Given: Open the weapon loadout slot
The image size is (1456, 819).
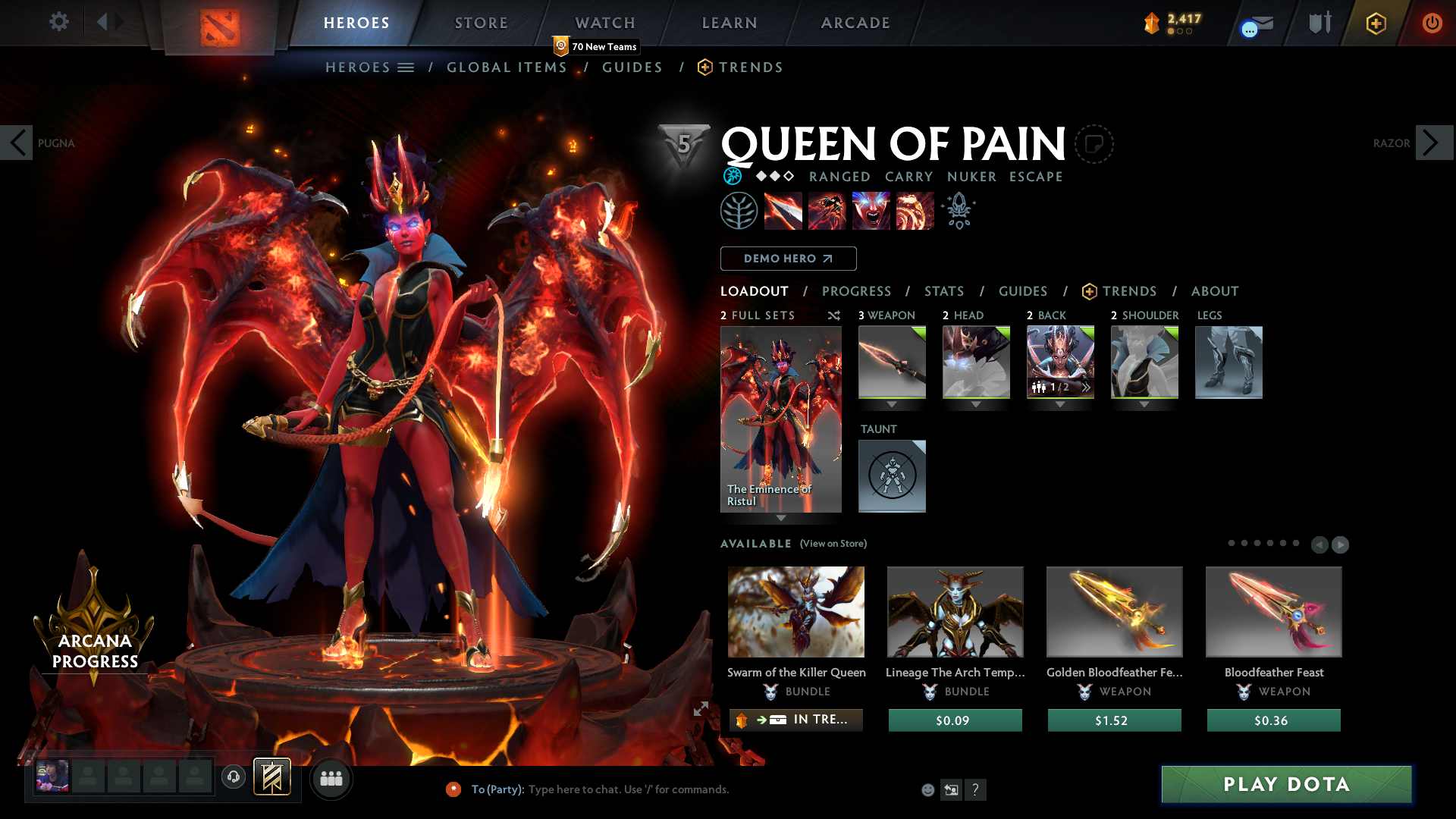Looking at the screenshot, I should 892,362.
